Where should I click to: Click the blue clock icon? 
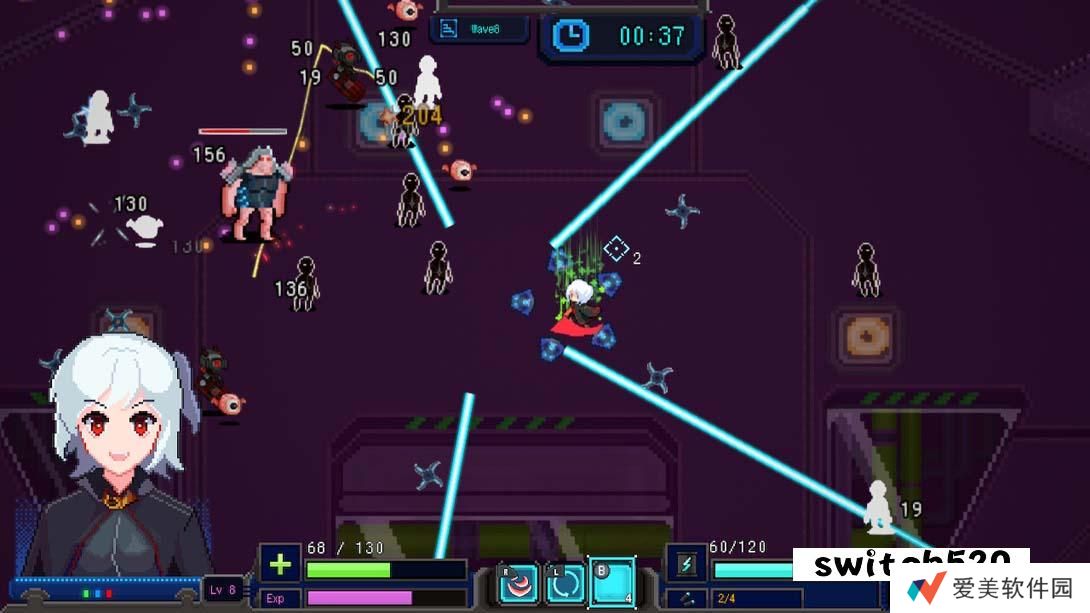tap(572, 36)
